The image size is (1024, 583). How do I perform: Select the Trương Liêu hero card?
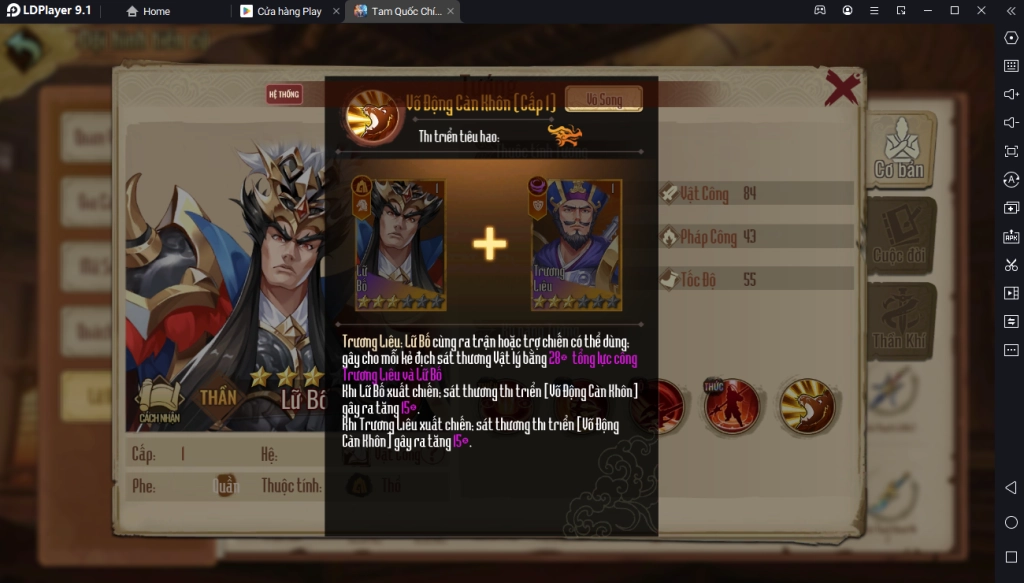point(576,244)
